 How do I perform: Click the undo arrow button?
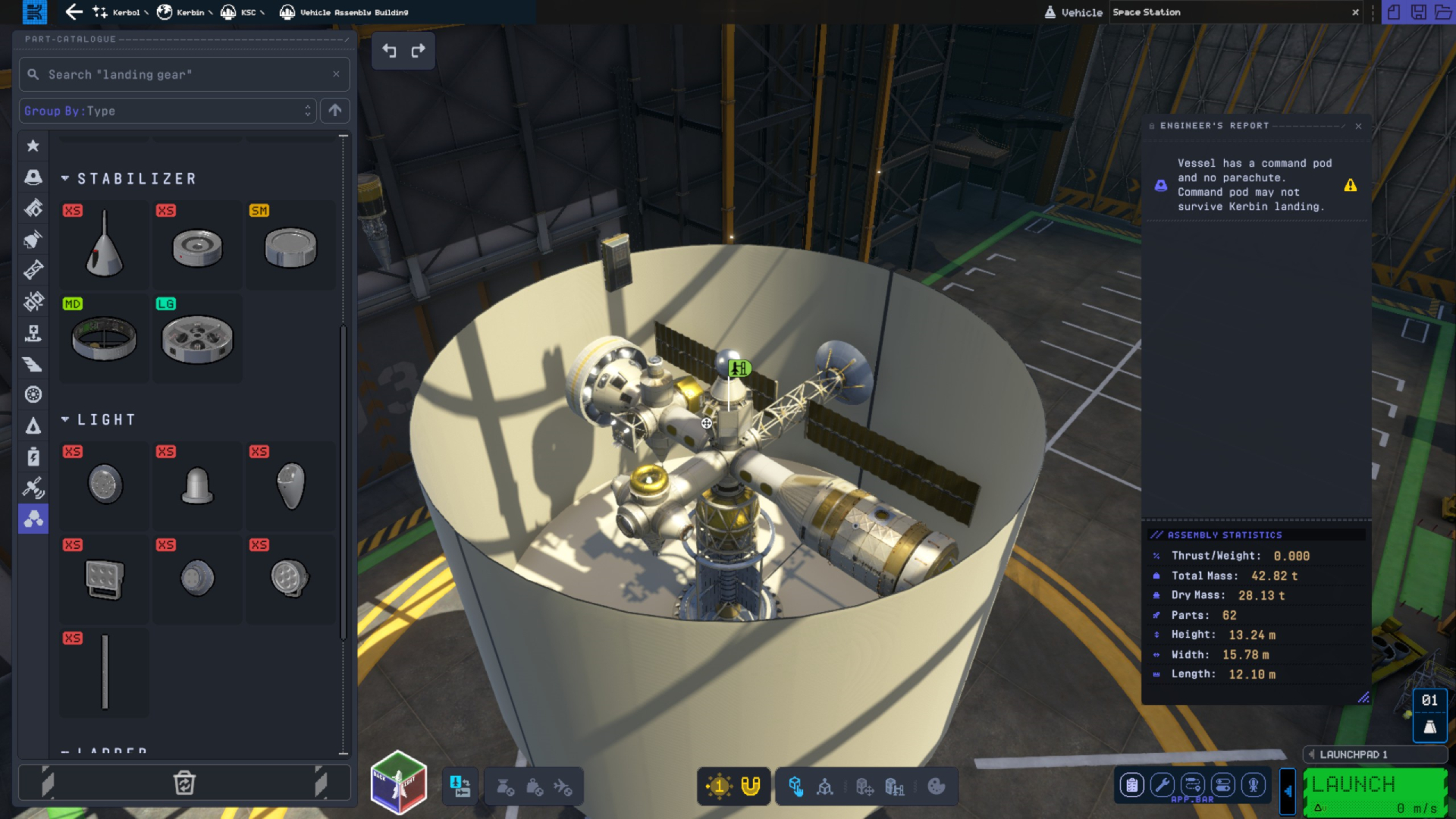pos(388,51)
